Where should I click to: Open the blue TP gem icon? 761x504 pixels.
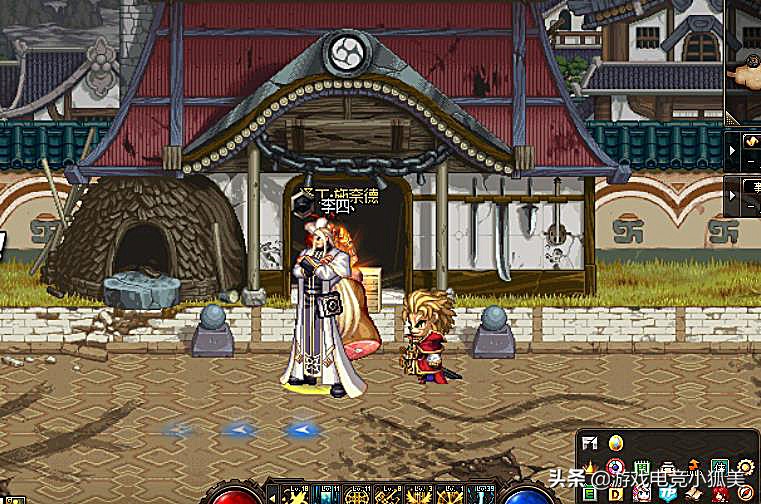click(x=667, y=492)
